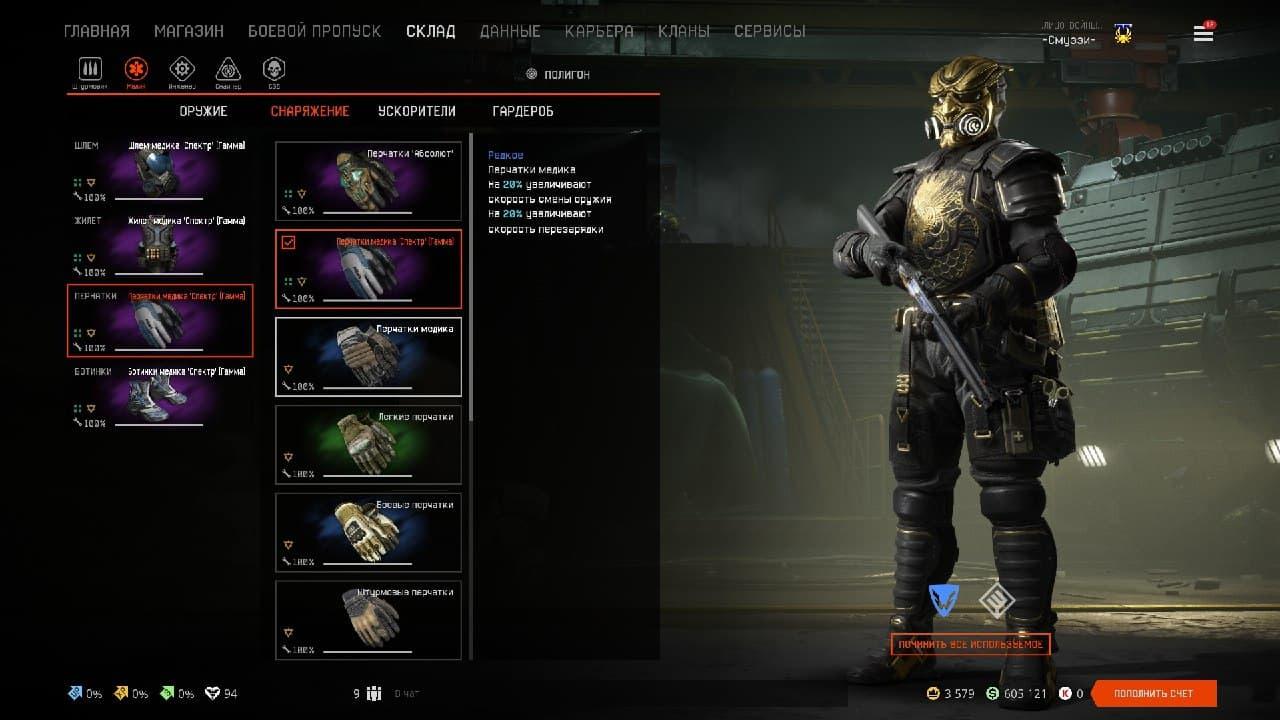Click Починить все используемое repair button
This screenshot has height=720, width=1280.
coord(970,644)
